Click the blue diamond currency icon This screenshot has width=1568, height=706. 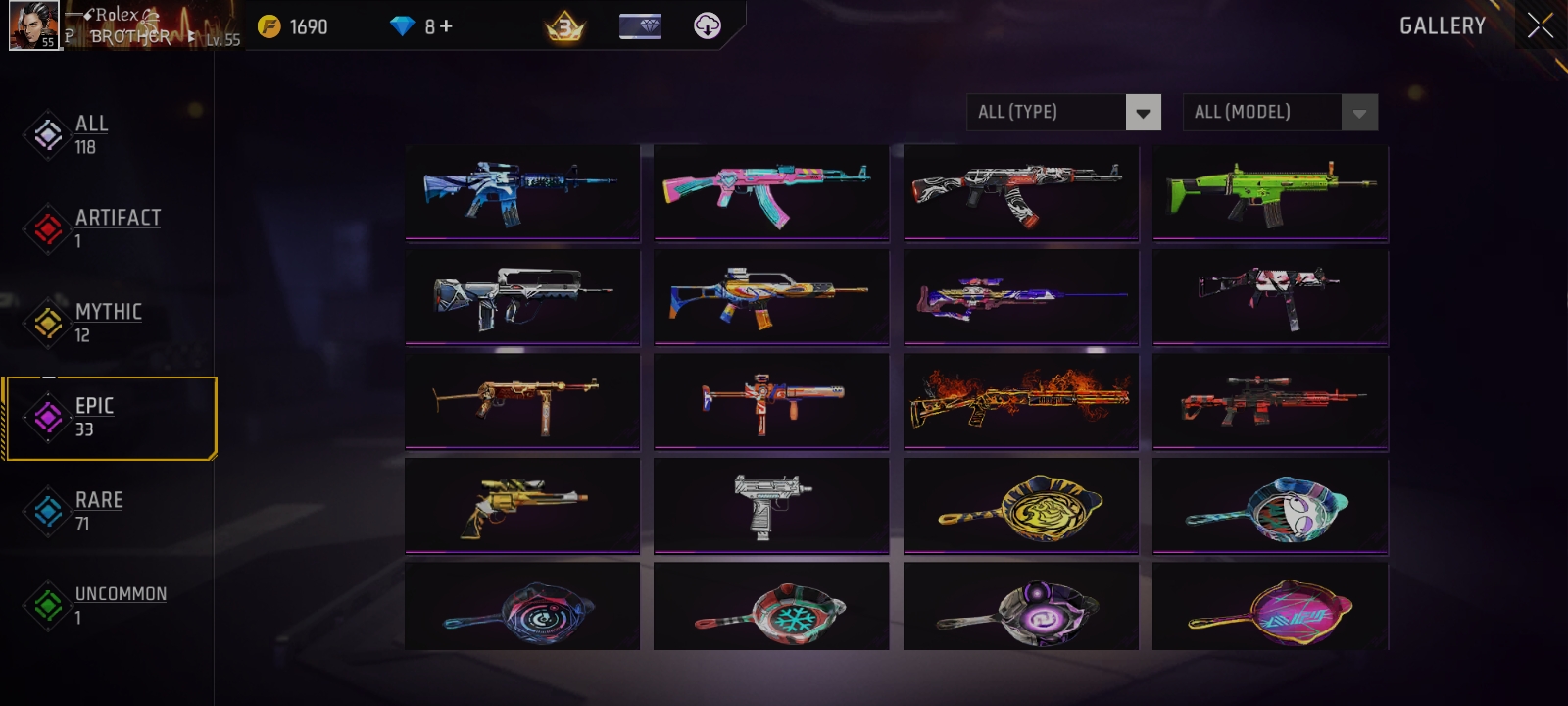(399, 26)
